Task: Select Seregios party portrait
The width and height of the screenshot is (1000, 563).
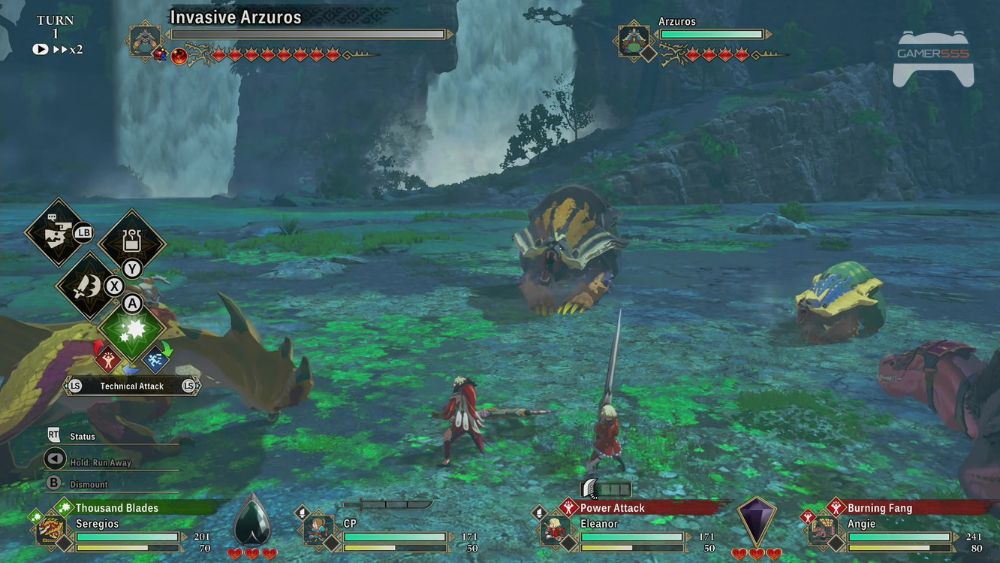Action: (52, 529)
